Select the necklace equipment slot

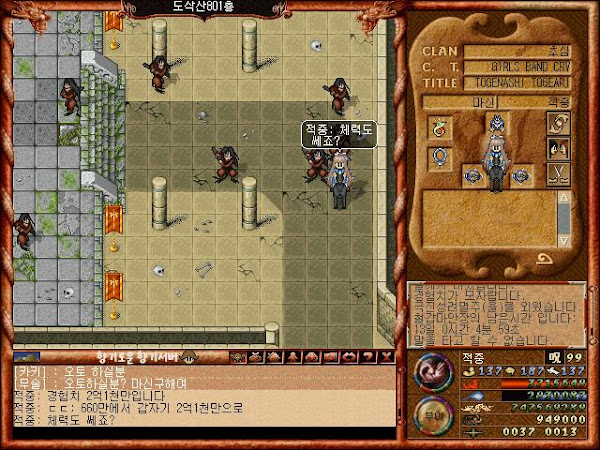[x=439, y=127]
